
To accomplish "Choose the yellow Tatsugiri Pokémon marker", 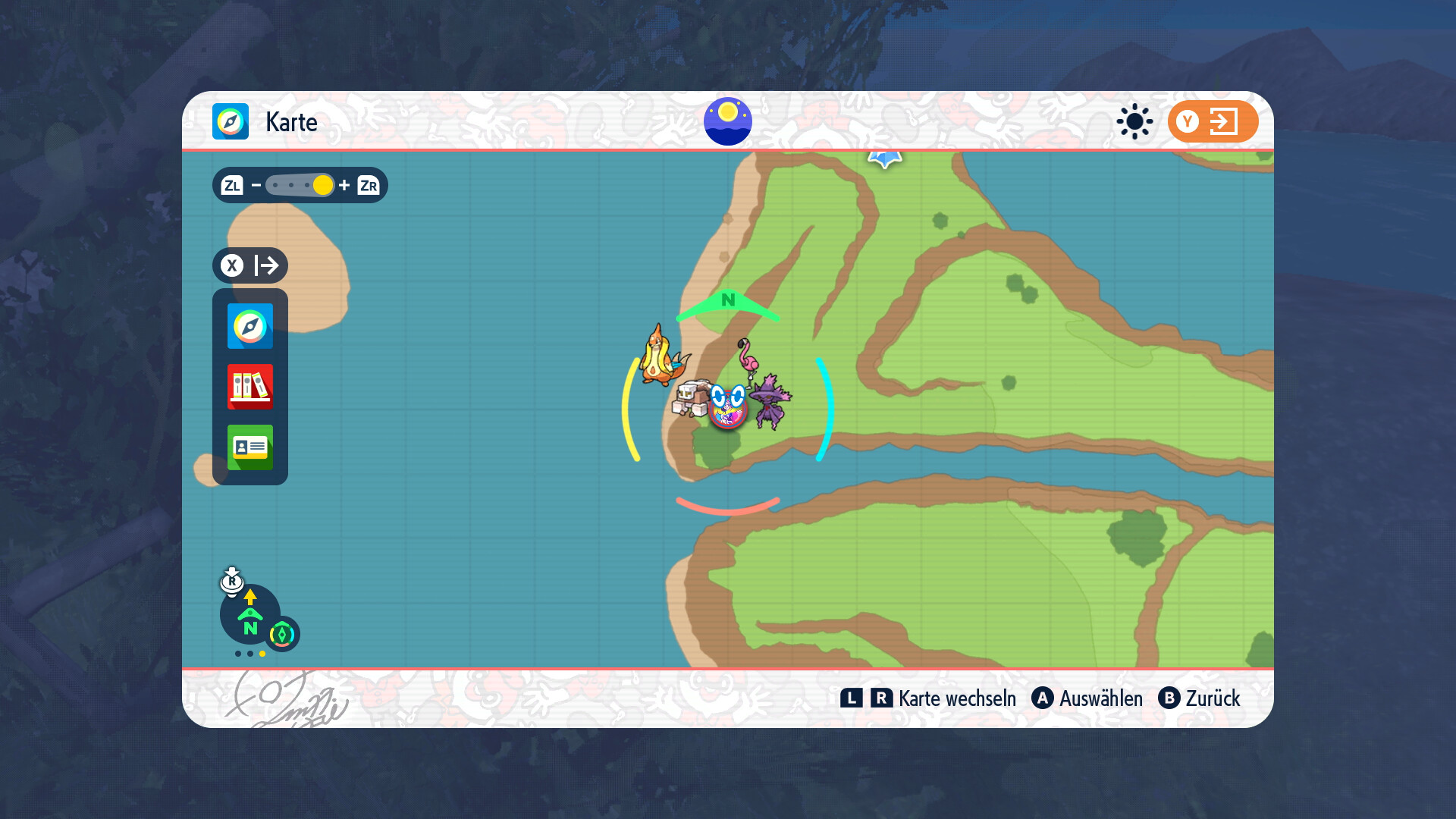I will 658,356.
